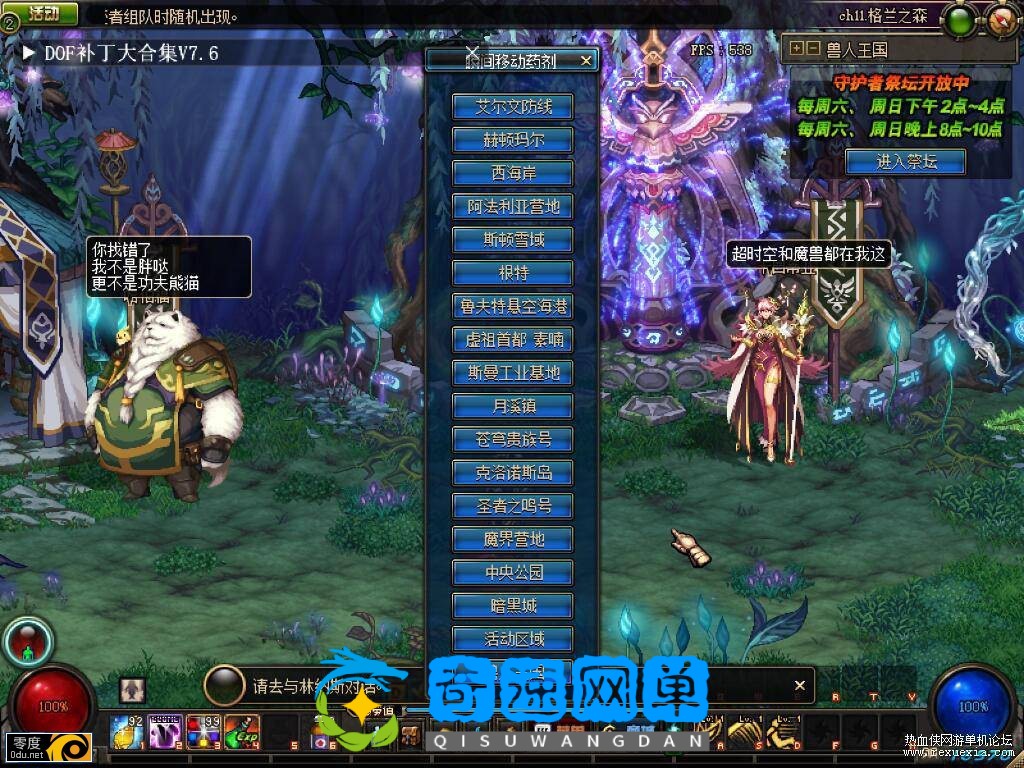Open the 活动区域 entry
This screenshot has width=1024, height=768.
pos(512,638)
